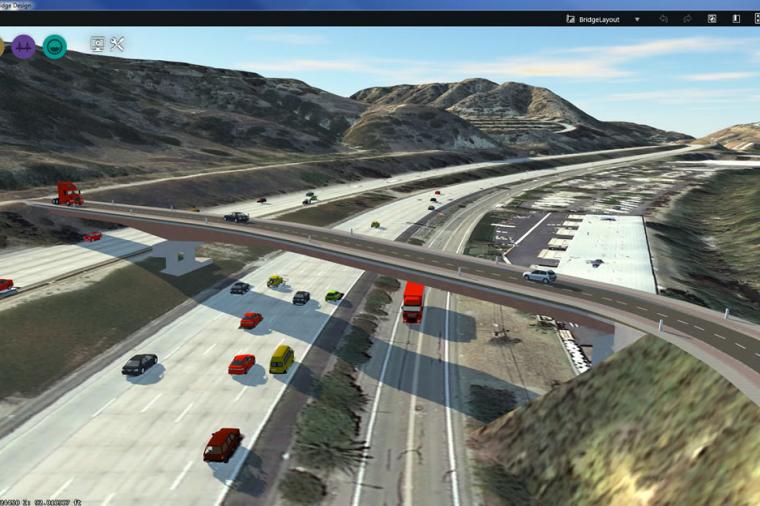Screen dimensions: 760x506
Task: Toggle the side panel icon in top bar
Action: pos(735,19)
